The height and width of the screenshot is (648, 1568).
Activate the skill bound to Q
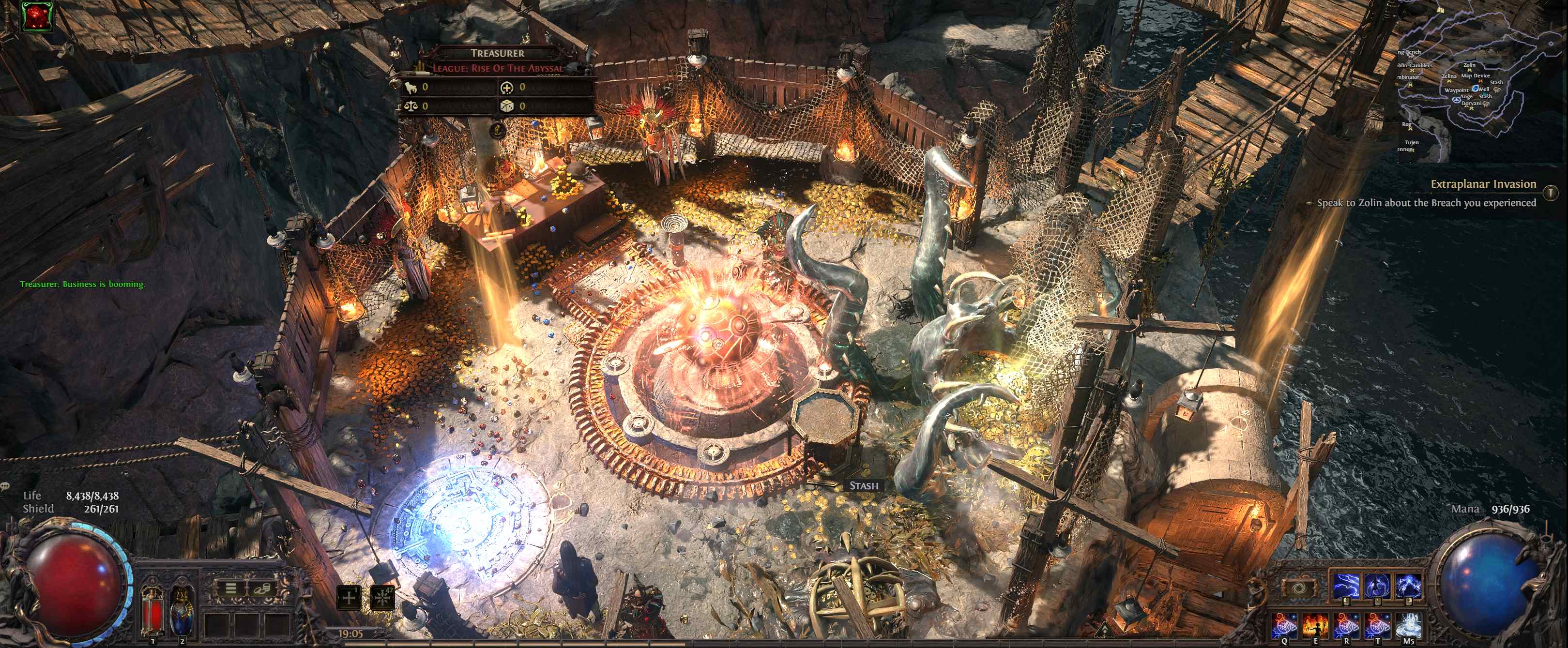coord(1285,625)
